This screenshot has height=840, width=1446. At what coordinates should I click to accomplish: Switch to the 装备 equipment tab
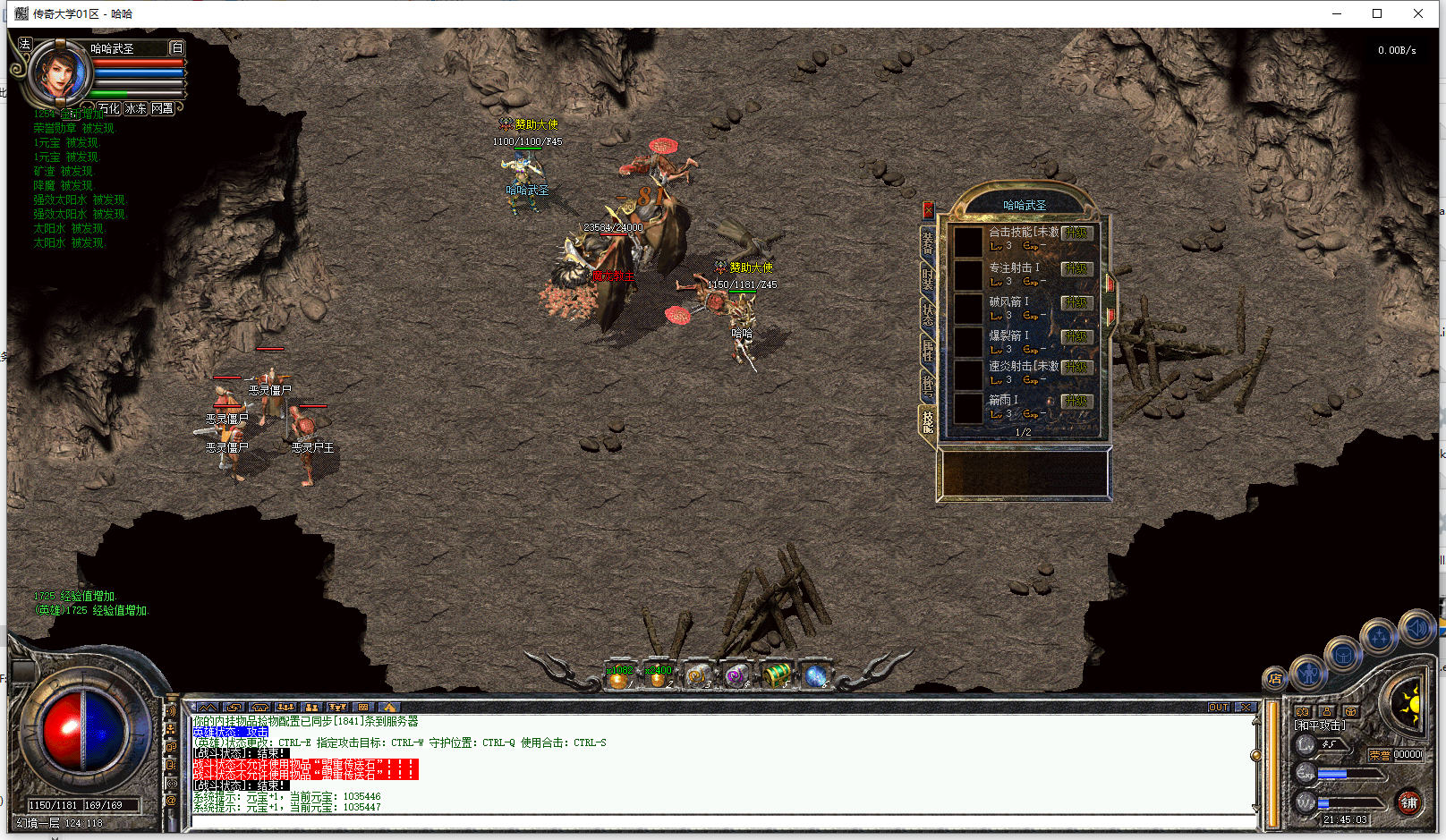pos(928,241)
